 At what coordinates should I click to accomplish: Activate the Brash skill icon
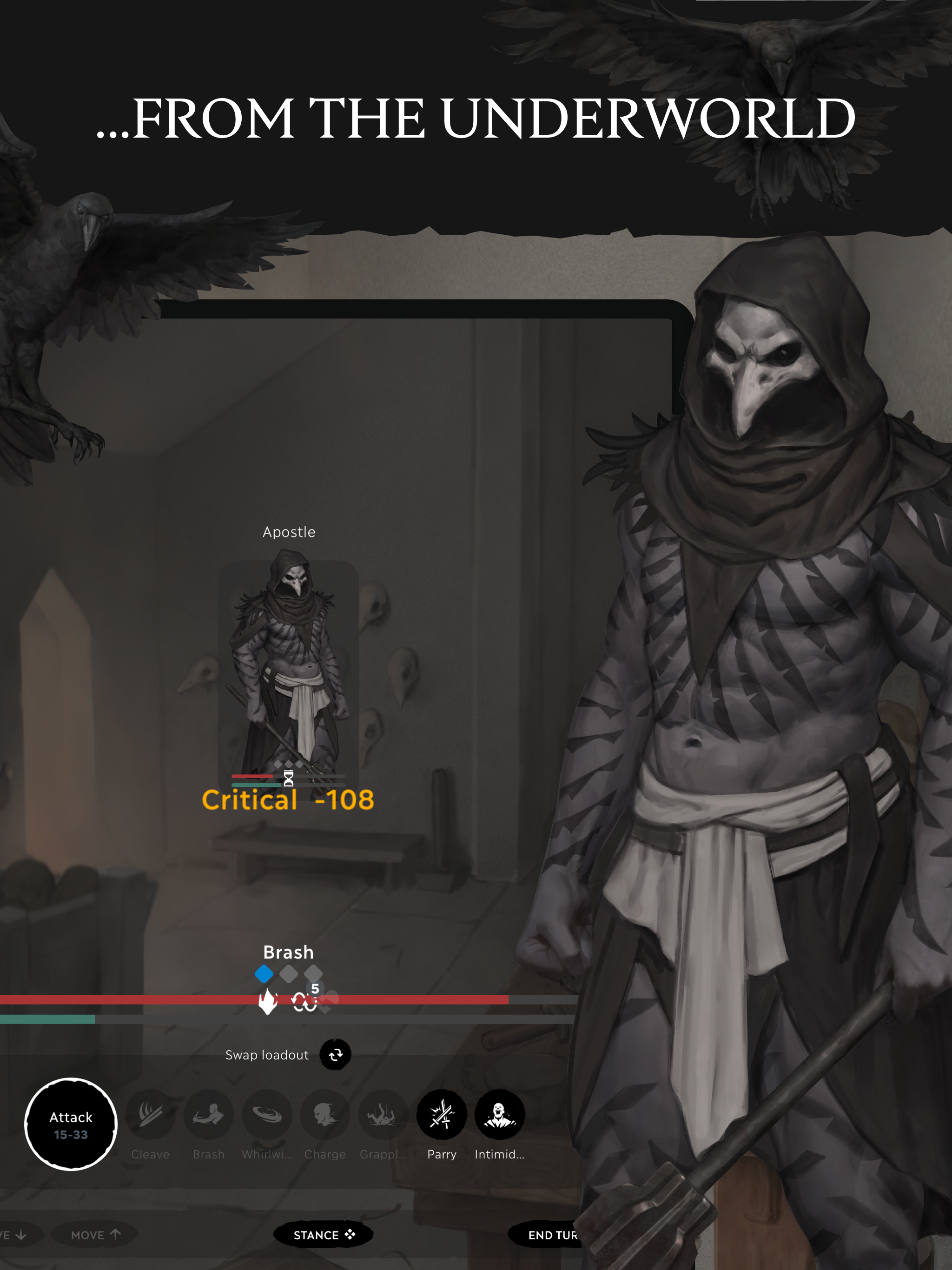pos(208,1114)
